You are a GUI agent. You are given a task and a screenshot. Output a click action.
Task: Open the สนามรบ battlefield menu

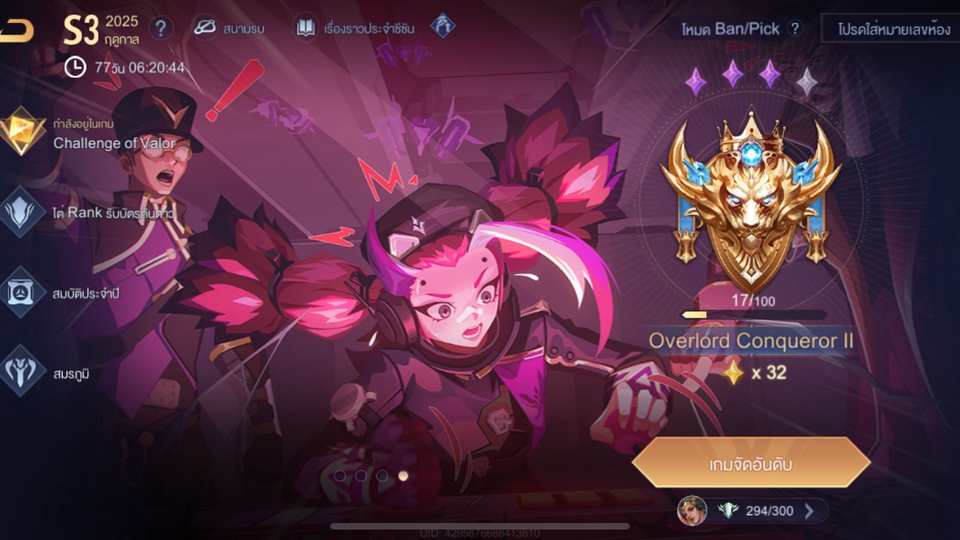tap(229, 28)
